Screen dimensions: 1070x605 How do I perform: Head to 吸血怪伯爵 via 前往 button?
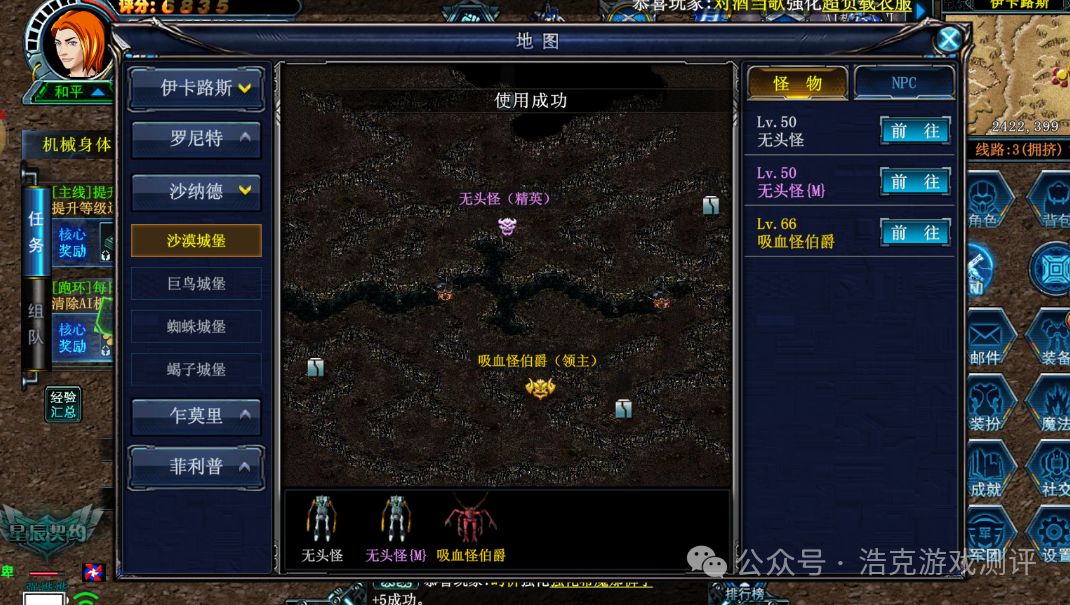915,233
